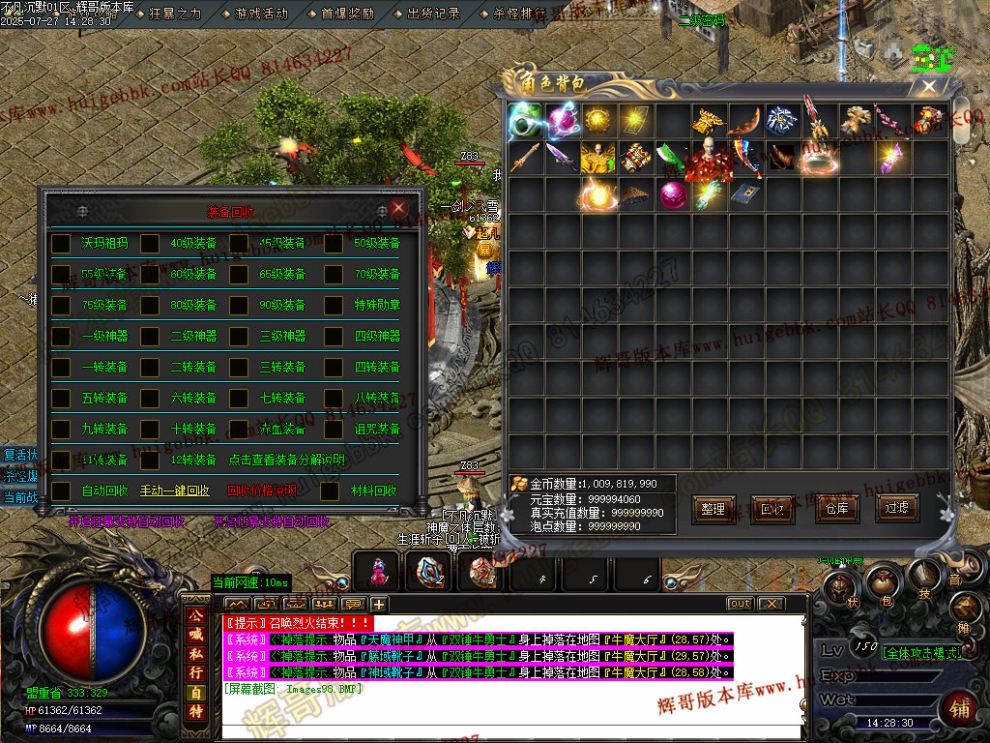The height and width of the screenshot is (743, 990).
Task: Close the character backpack window
Action: point(929,87)
